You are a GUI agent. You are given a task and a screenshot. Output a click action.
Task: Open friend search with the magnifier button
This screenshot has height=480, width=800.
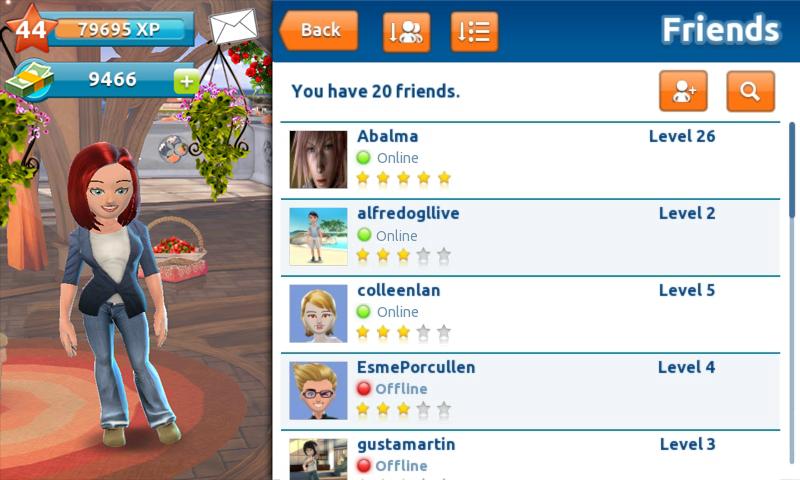click(750, 91)
